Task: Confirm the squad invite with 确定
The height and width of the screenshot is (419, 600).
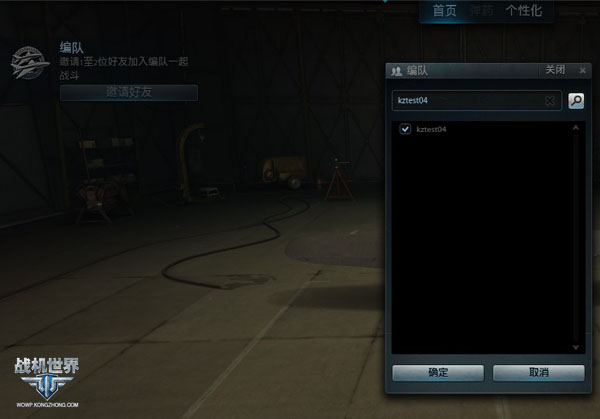Action: point(438,372)
